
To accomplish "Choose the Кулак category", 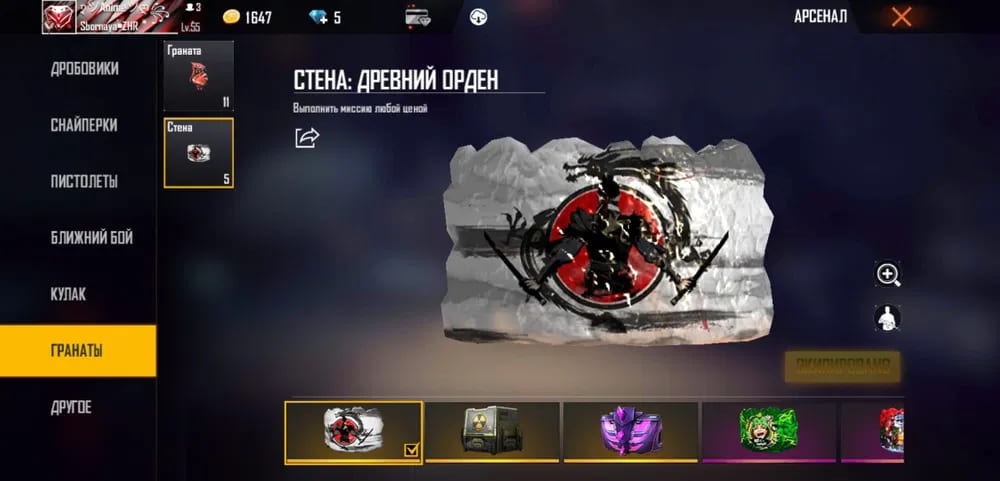I will pos(68,294).
